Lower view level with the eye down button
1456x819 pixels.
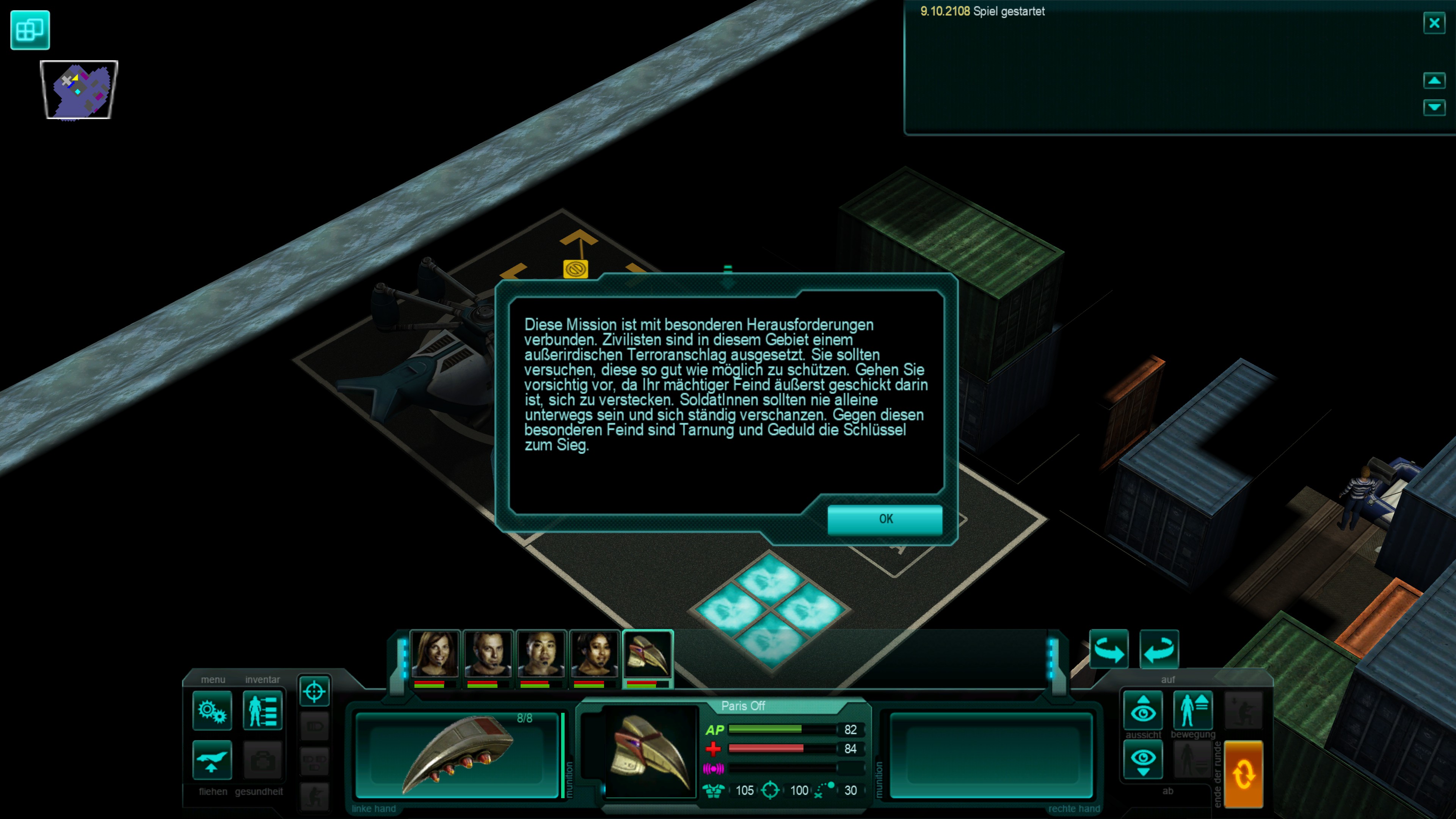coord(1143,759)
